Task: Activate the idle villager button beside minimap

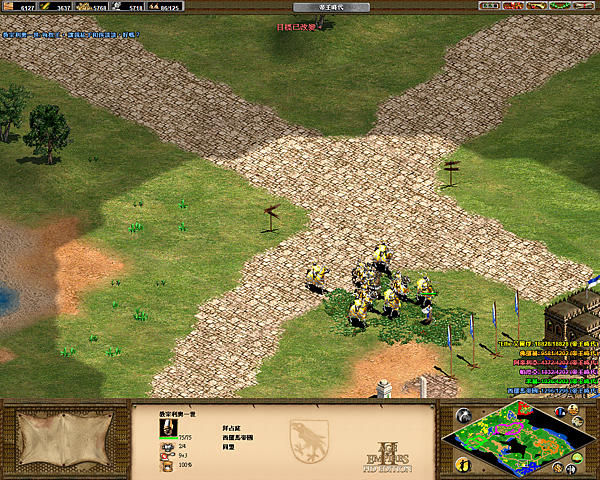Action: (463, 463)
